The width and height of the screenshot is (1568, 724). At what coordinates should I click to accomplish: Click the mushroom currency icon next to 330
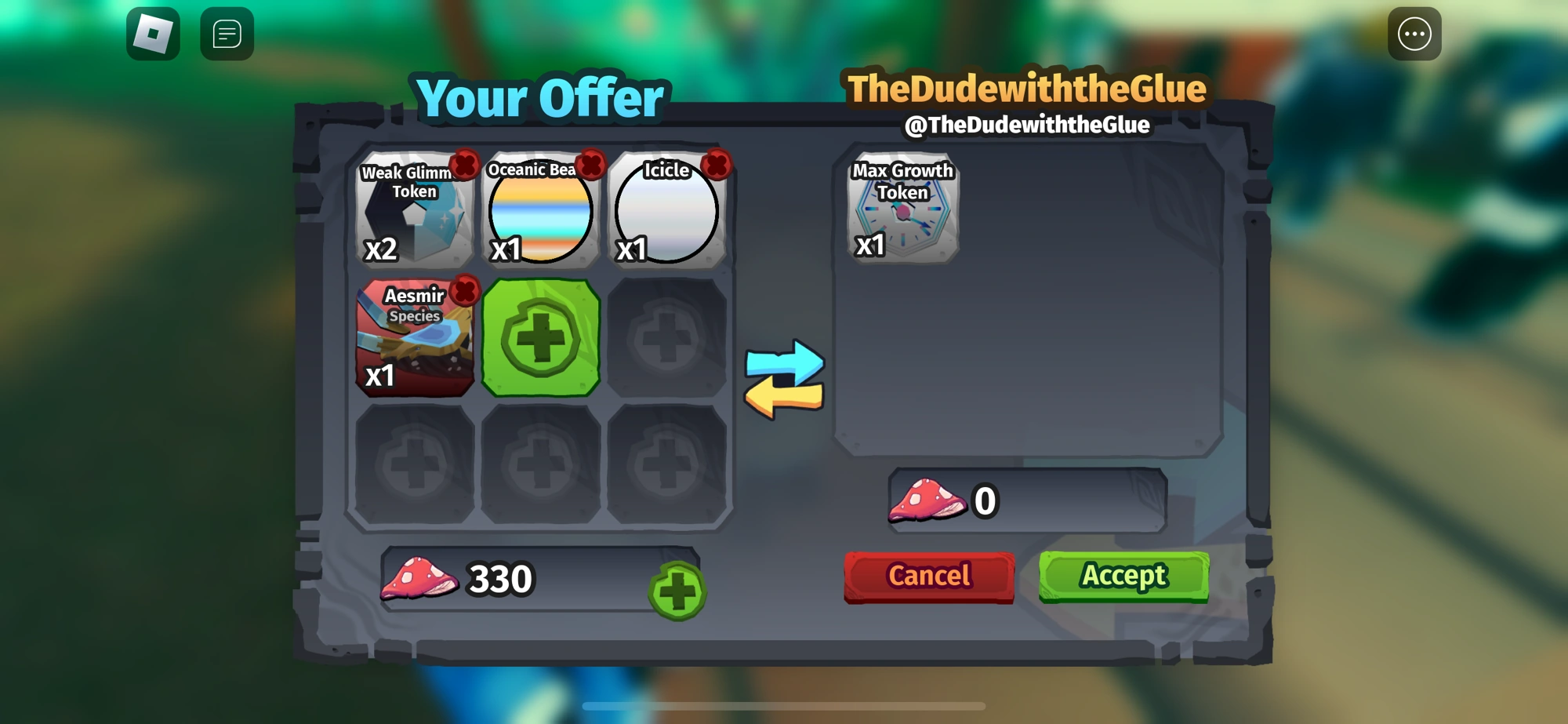(420, 579)
